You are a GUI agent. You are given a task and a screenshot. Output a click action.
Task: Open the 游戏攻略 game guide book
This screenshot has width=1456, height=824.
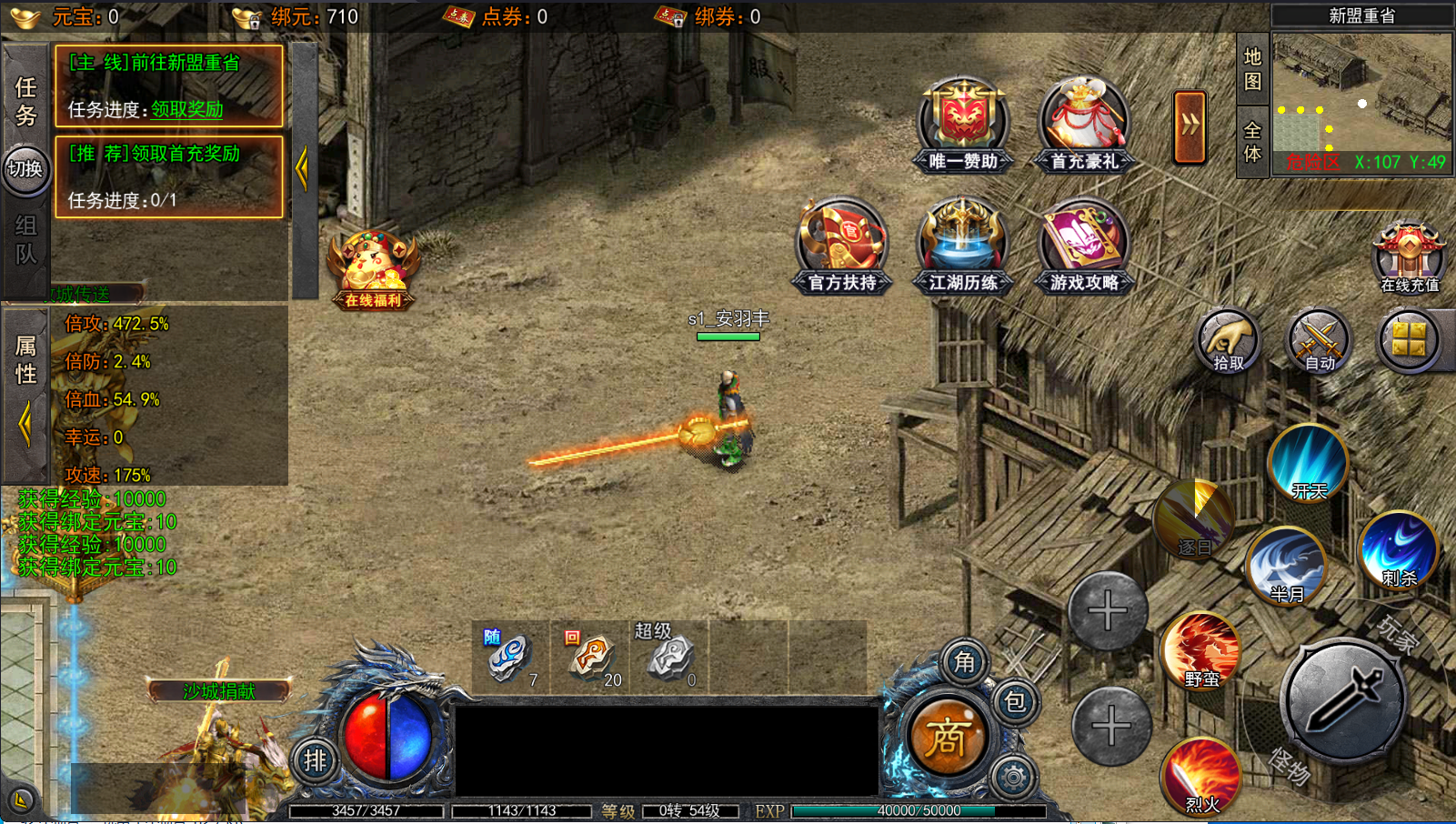point(1084,246)
